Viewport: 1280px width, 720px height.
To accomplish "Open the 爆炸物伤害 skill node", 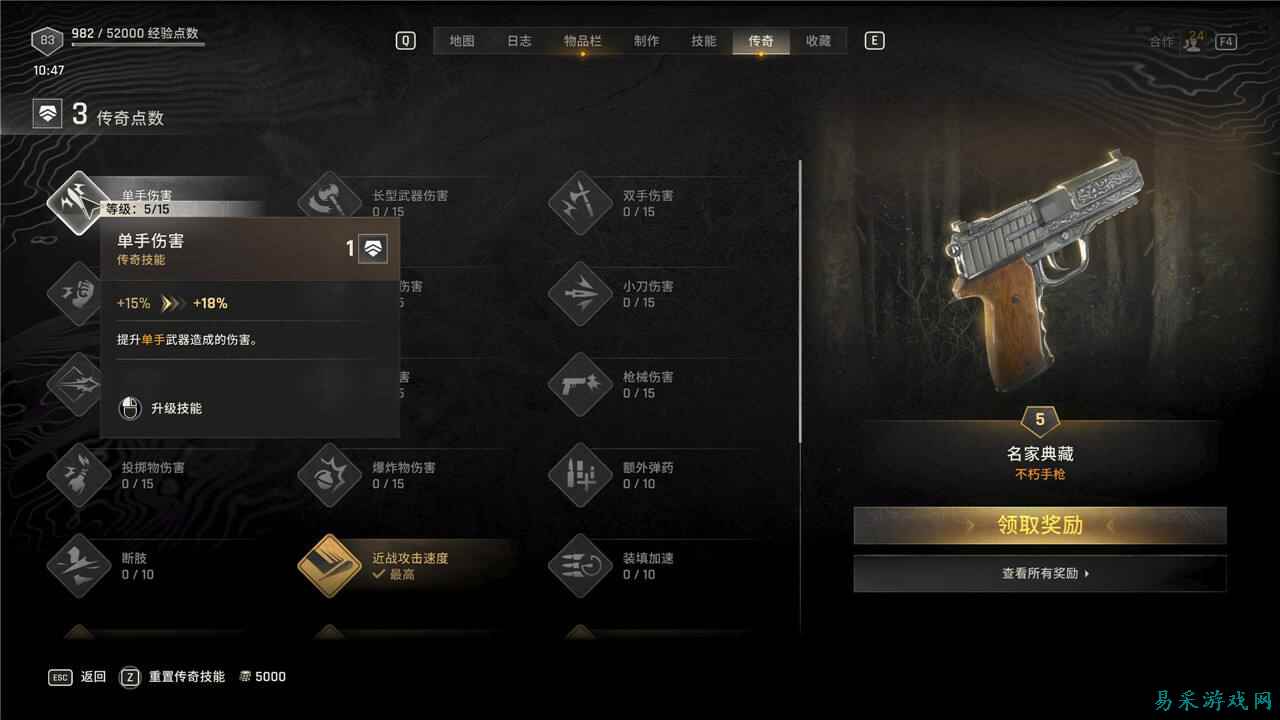I will click(x=328, y=476).
